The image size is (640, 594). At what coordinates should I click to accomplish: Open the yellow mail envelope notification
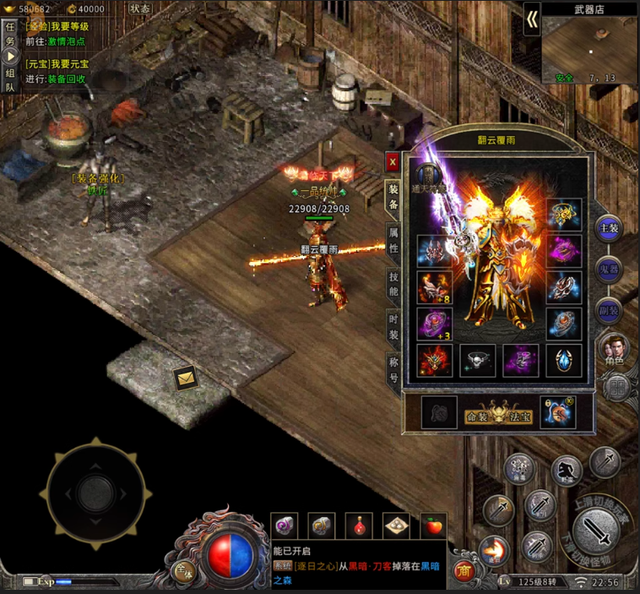point(185,377)
